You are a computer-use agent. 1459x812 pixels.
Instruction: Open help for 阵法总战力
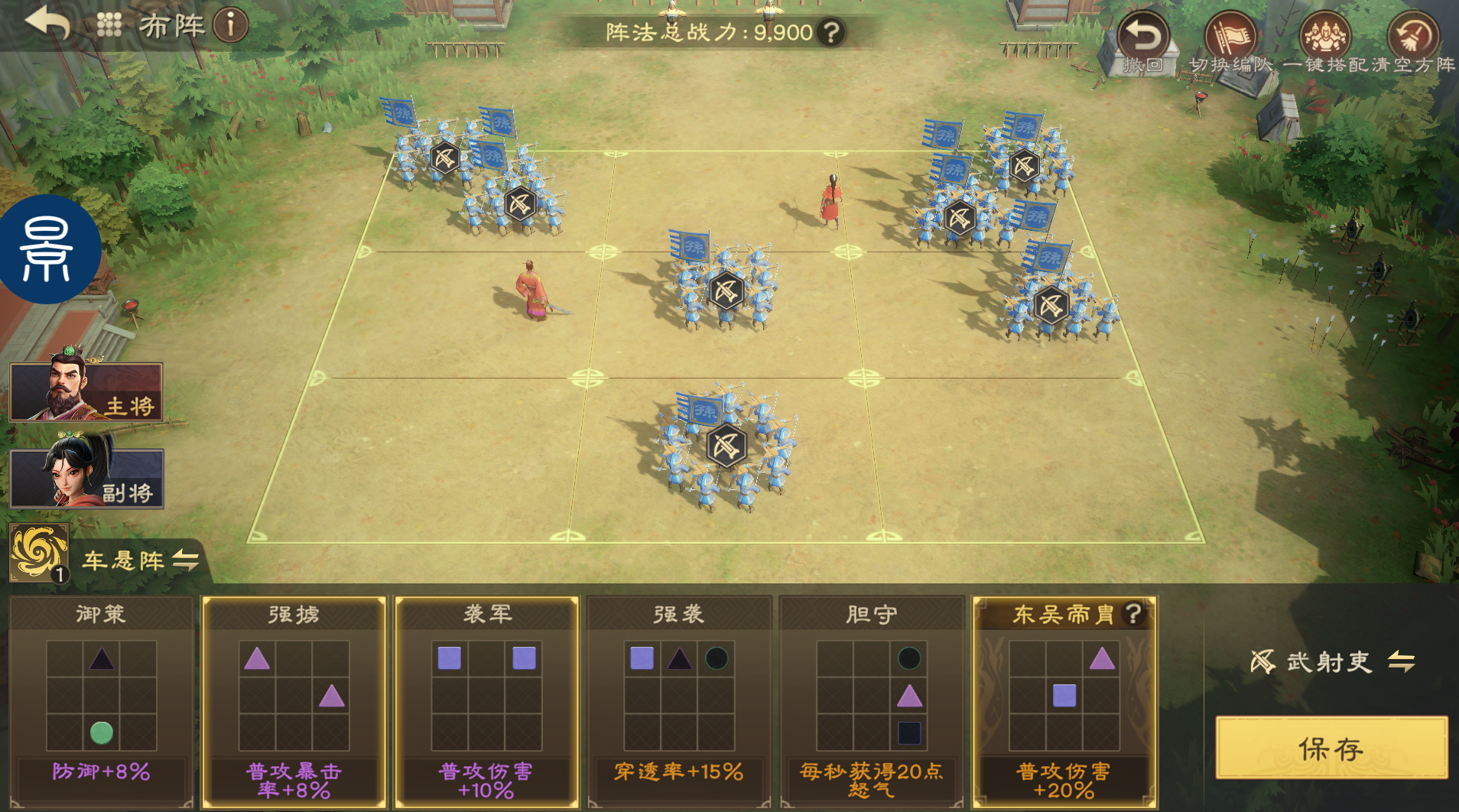pos(830,32)
